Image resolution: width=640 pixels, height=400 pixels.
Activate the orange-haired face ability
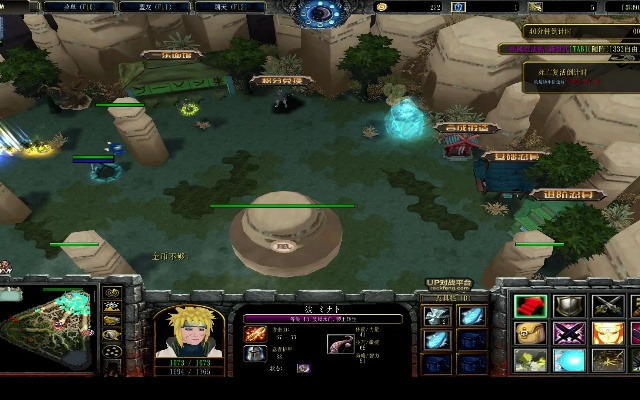pos(608,333)
